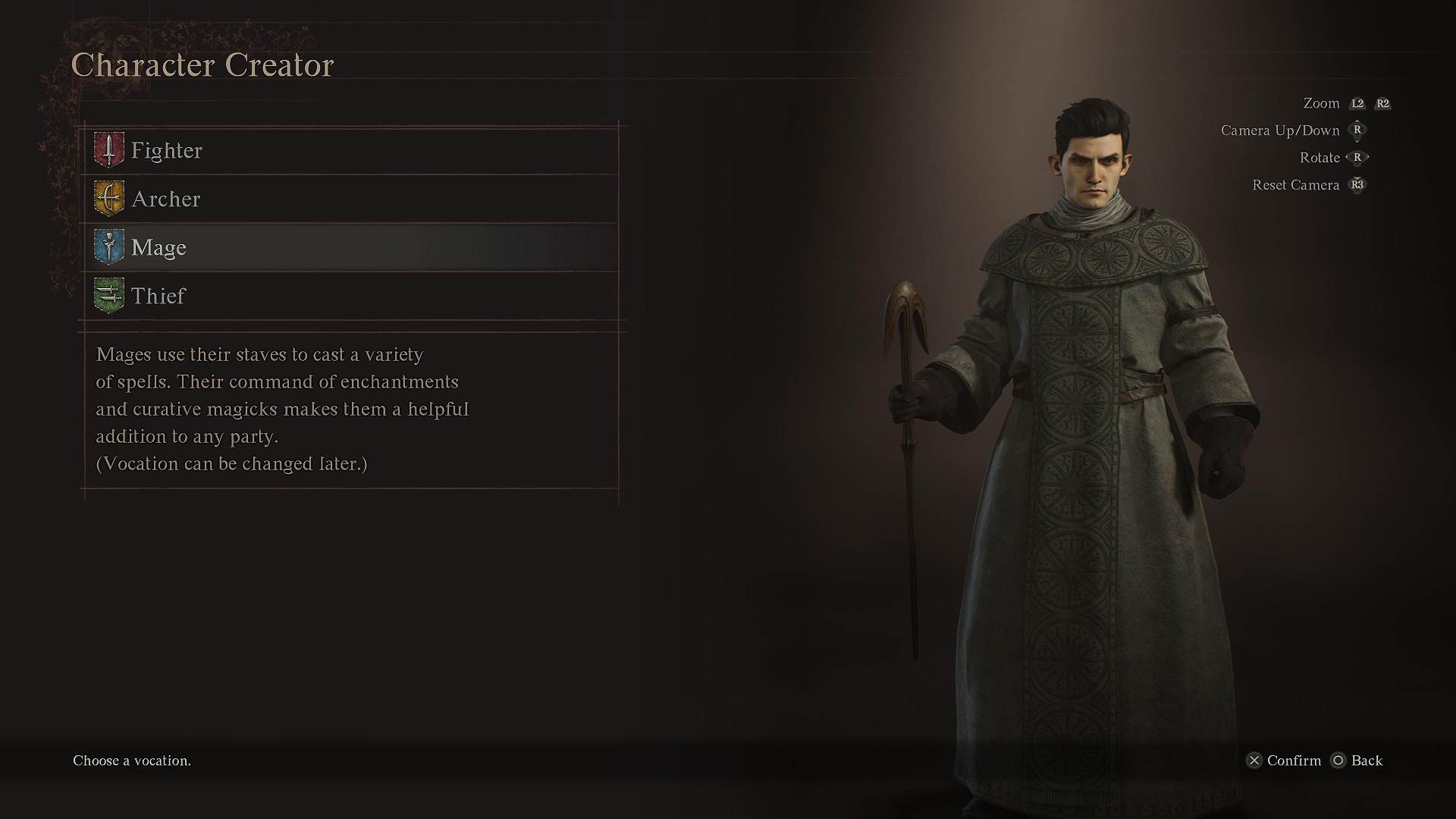The width and height of the screenshot is (1456, 819).
Task: Click the Fighter vocation shield icon
Action: [108, 150]
